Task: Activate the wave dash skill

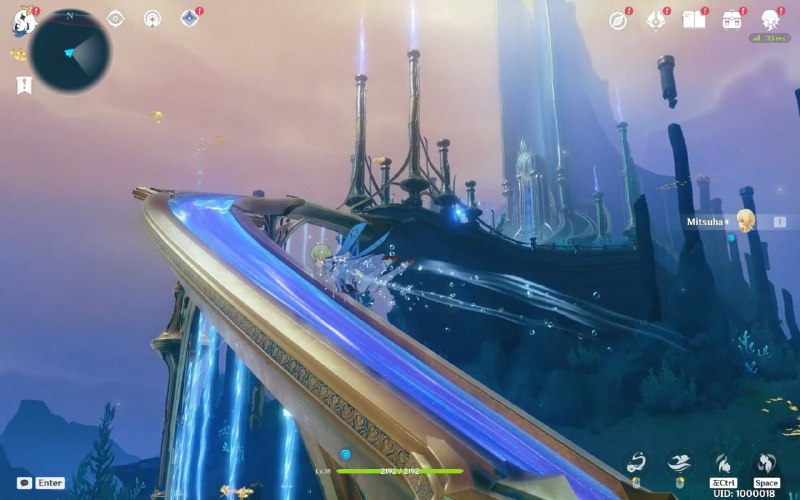Action: (679, 461)
